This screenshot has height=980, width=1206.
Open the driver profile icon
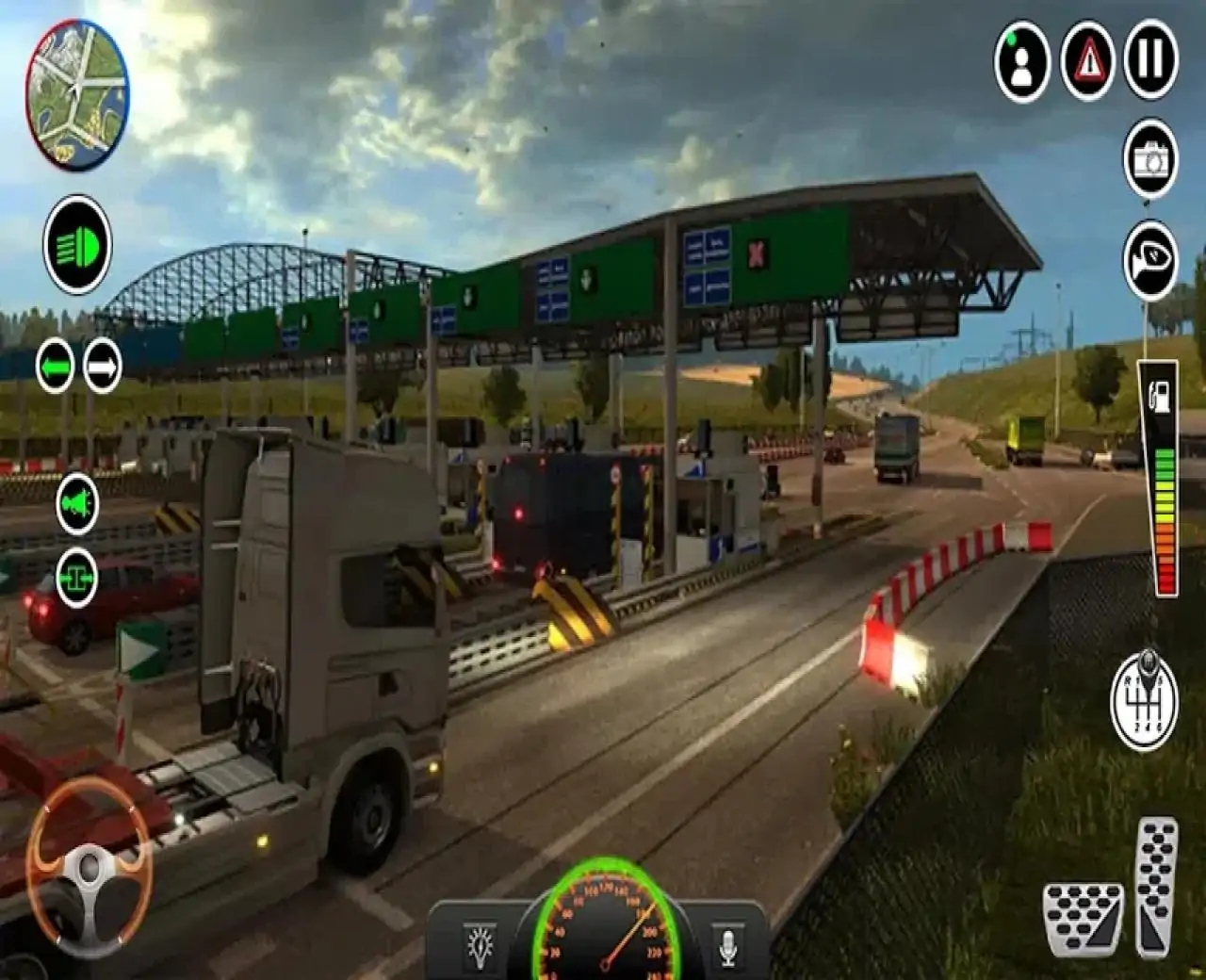pos(1022,60)
